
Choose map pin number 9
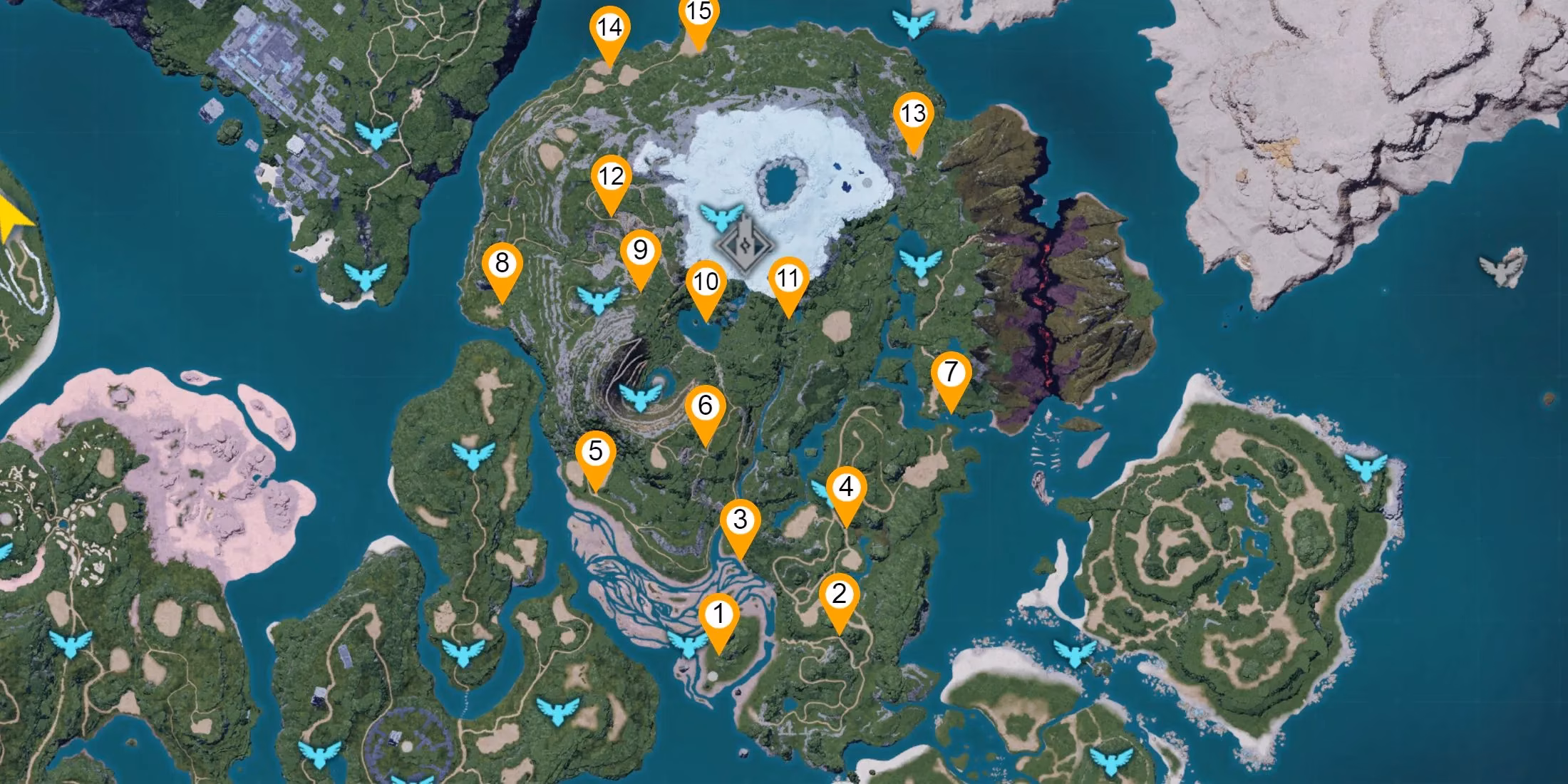coord(640,251)
